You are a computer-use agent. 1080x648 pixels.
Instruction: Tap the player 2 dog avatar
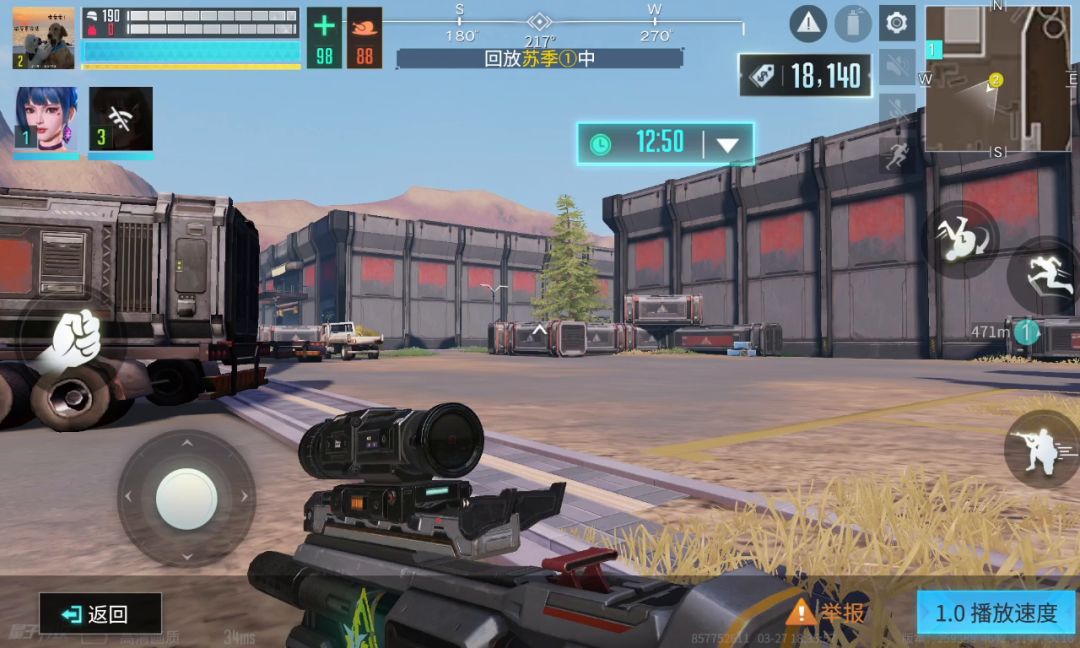(x=44, y=38)
